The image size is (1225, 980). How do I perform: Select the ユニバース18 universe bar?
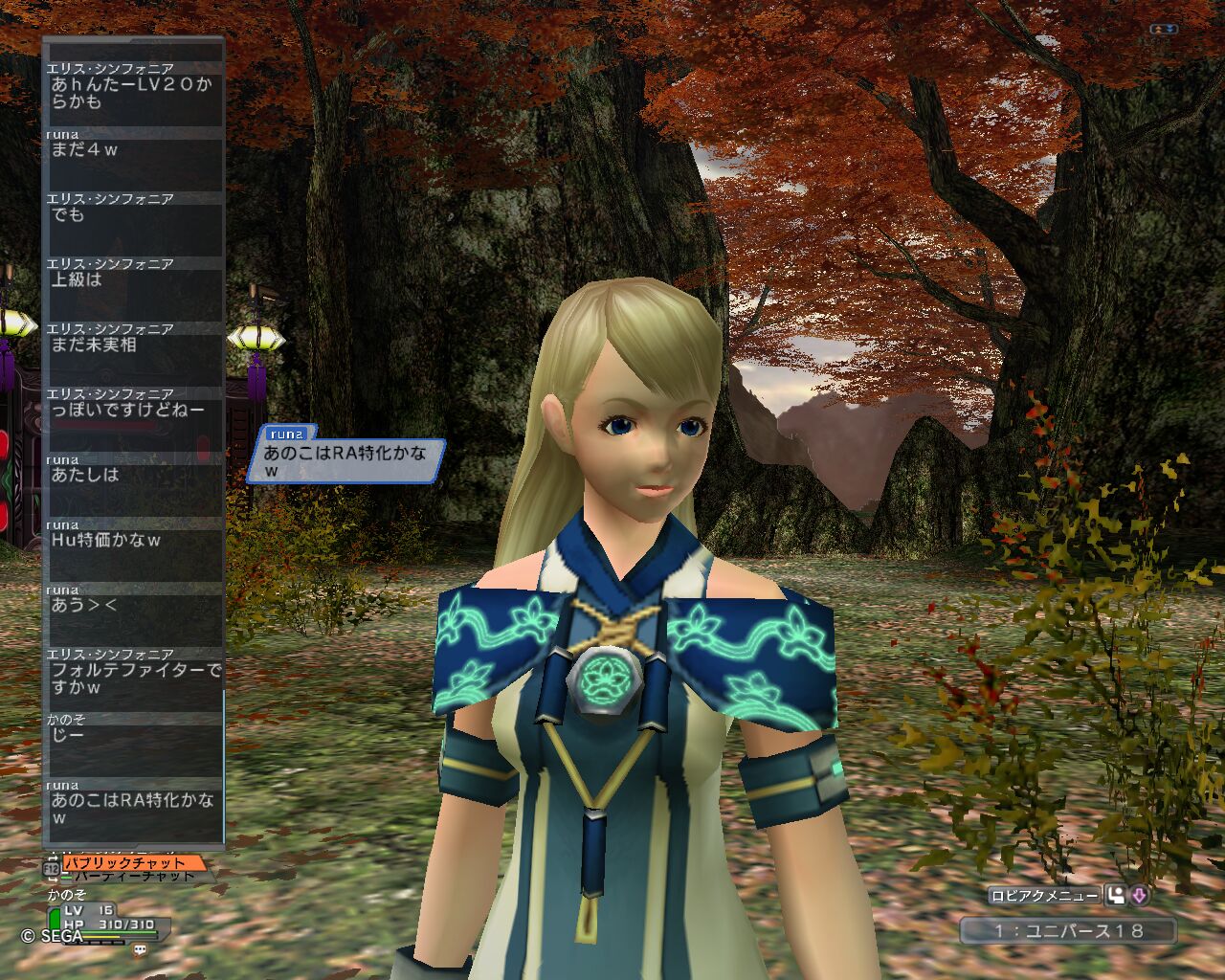[x=1068, y=930]
